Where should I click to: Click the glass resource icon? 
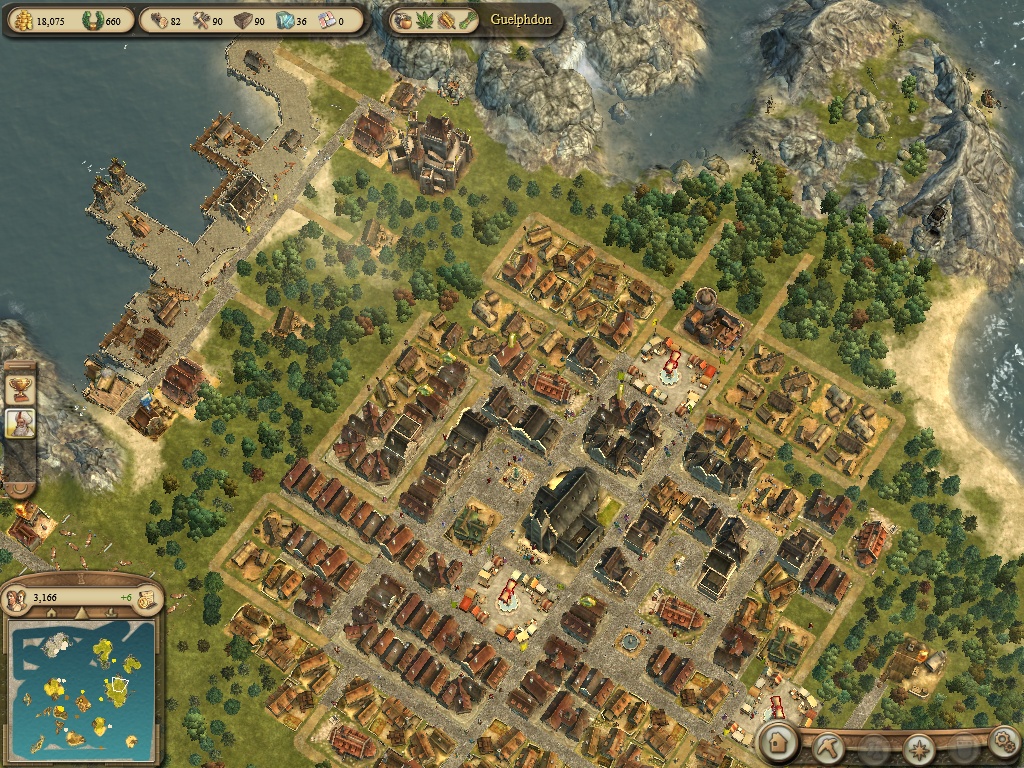pos(283,20)
